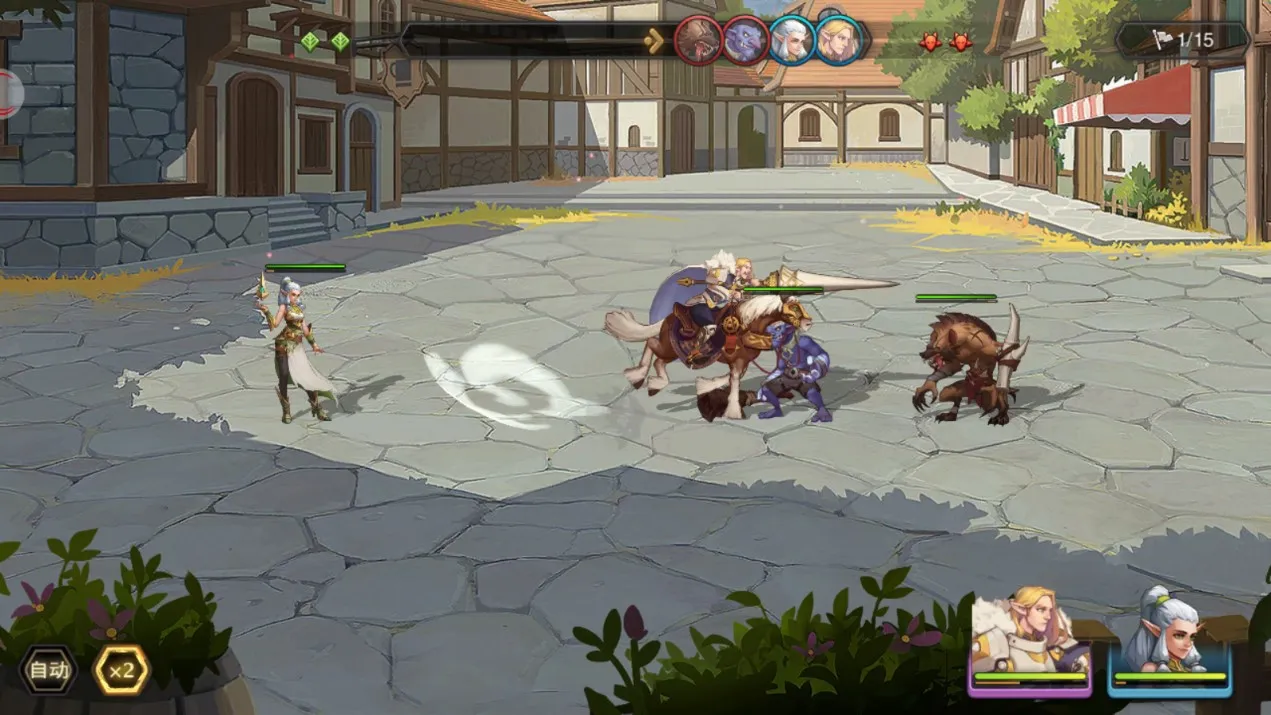Click the blonde elf turn-order portrait
Screen dimensions: 1271x715
click(x=838, y=41)
